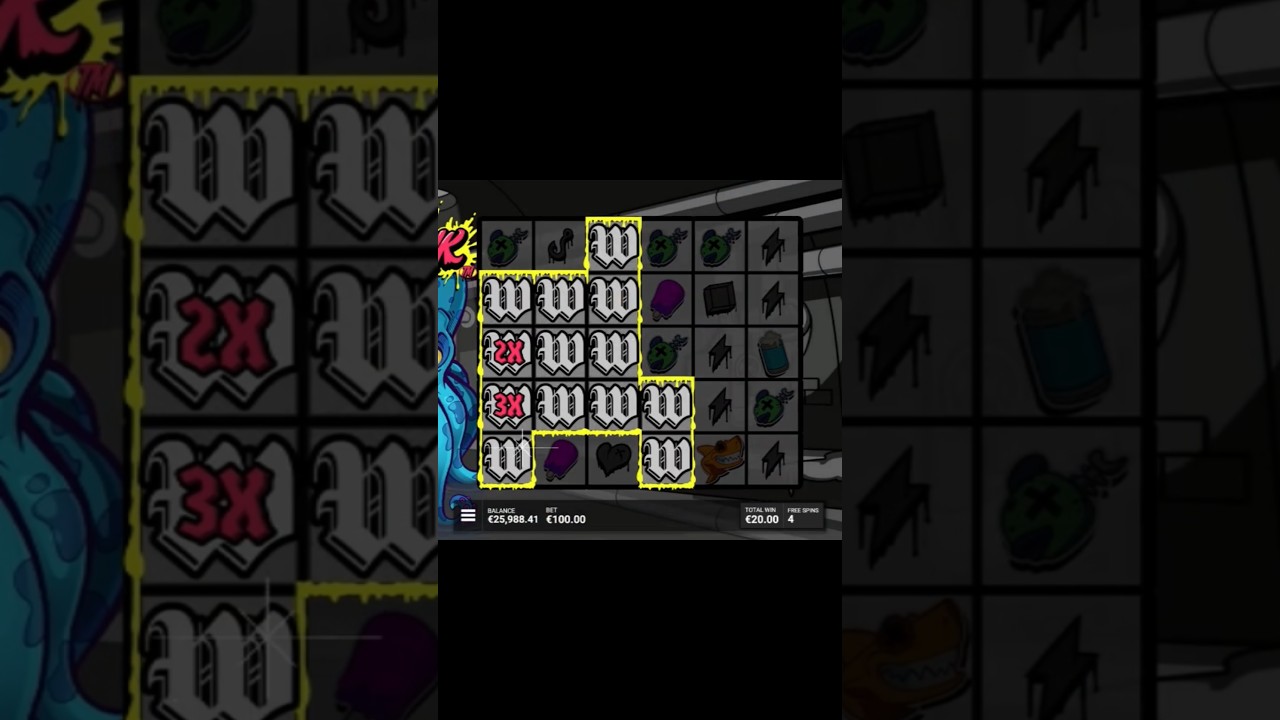The image size is (1280, 720).
Task: Click the black heart symbol
Action: (613, 457)
